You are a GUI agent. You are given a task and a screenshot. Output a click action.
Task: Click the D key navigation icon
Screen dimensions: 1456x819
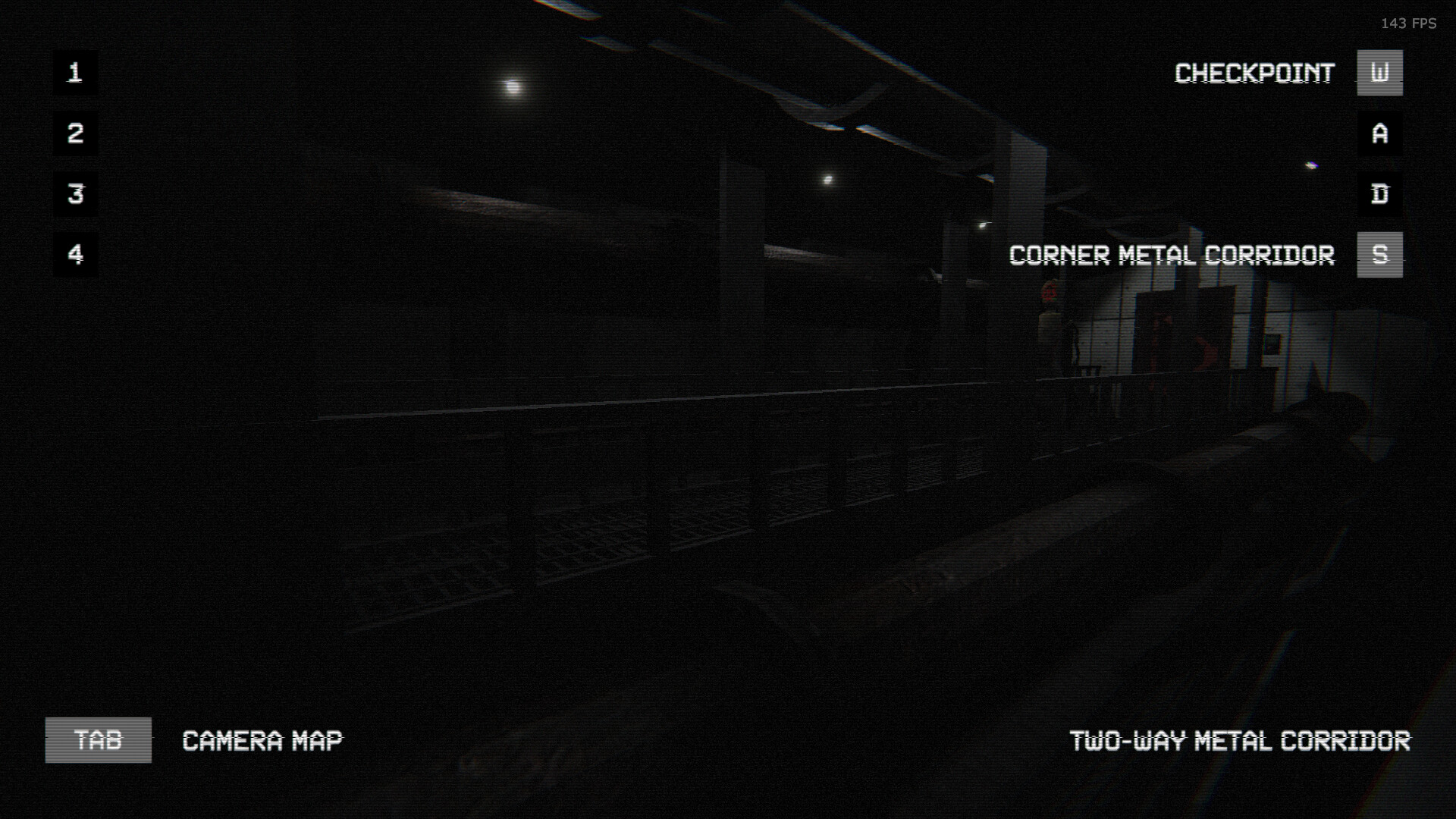click(1379, 194)
